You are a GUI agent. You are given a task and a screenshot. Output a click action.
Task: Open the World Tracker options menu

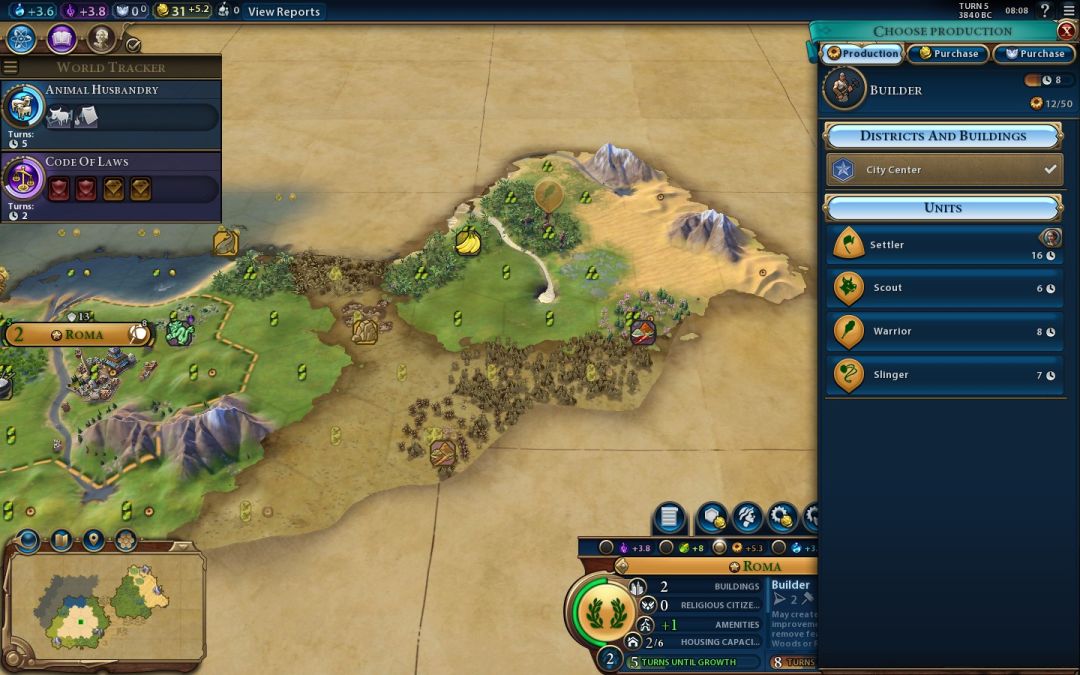tap(11, 67)
